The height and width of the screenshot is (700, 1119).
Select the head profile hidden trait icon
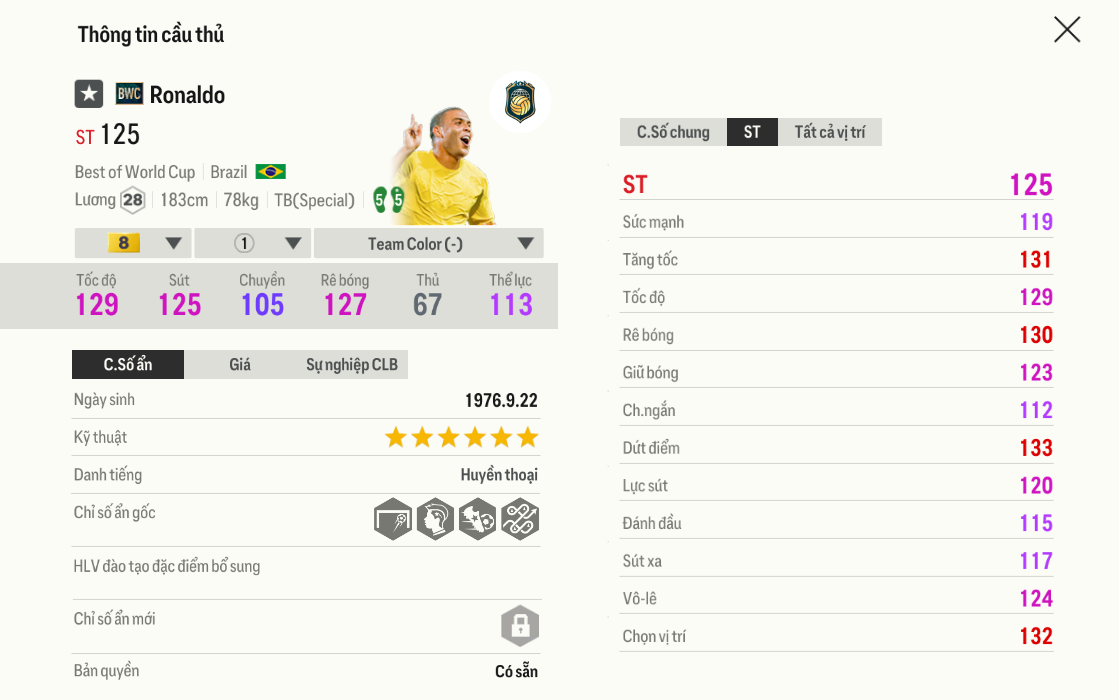point(435,520)
